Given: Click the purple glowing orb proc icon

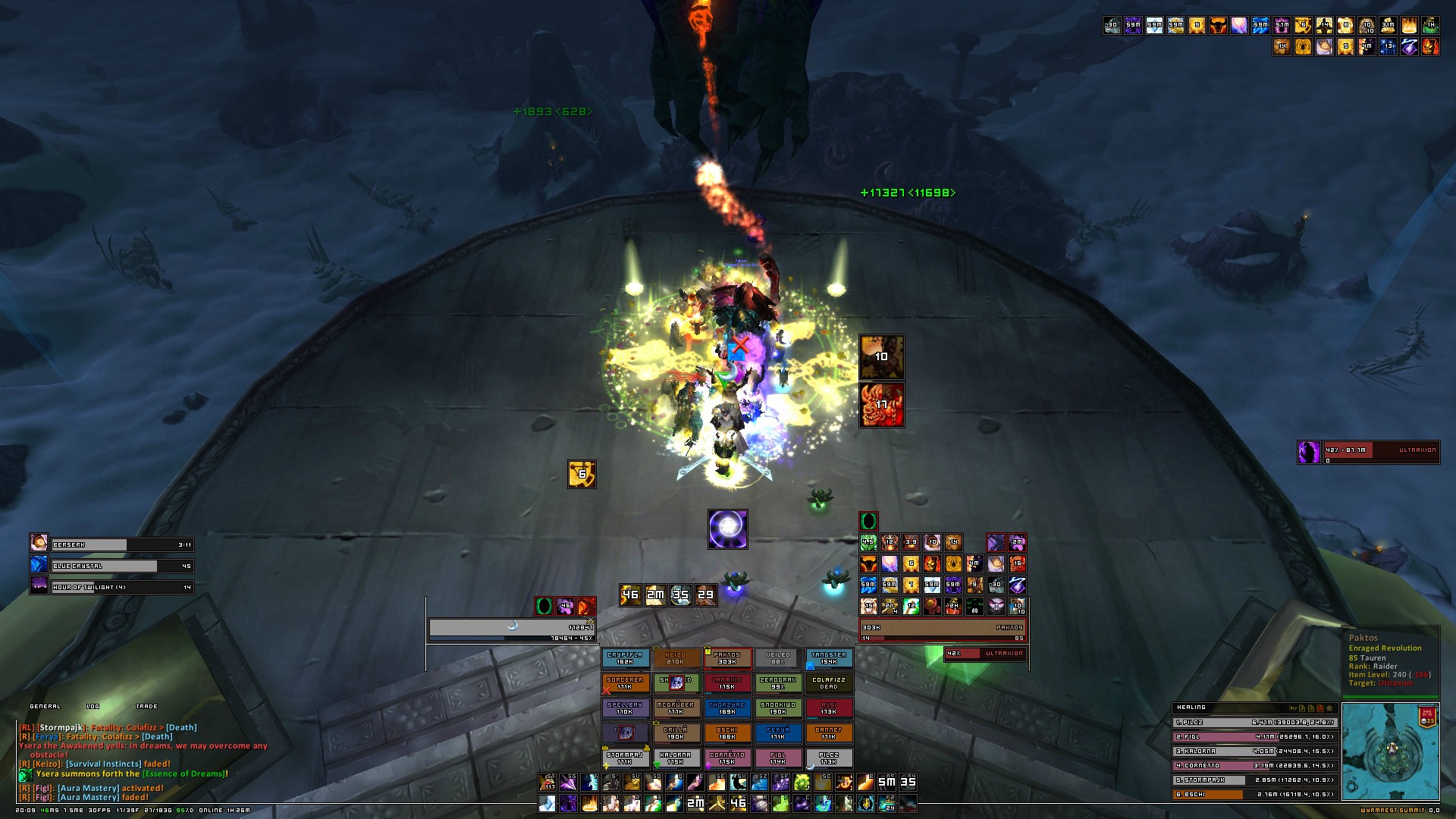Looking at the screenshot, I should [728, 529].
